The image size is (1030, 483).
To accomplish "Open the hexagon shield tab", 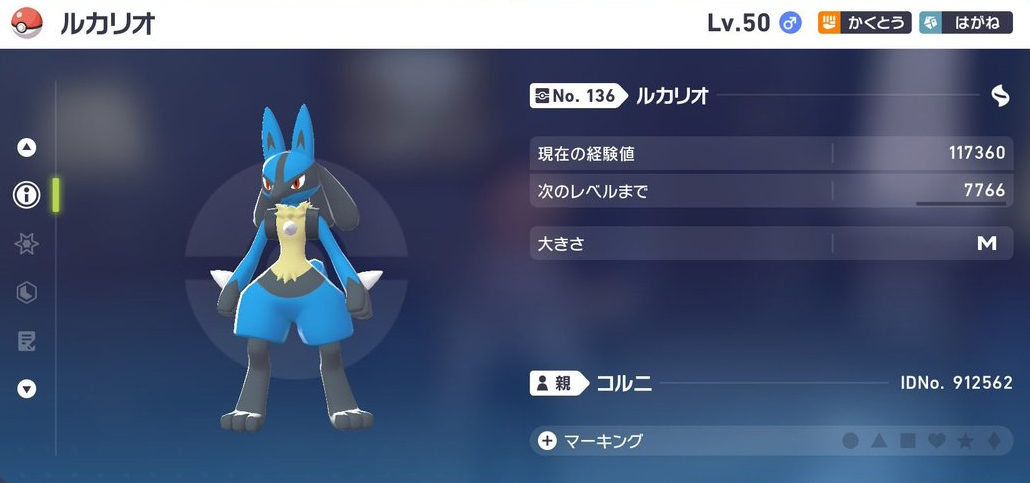I will tap(27, 292).
